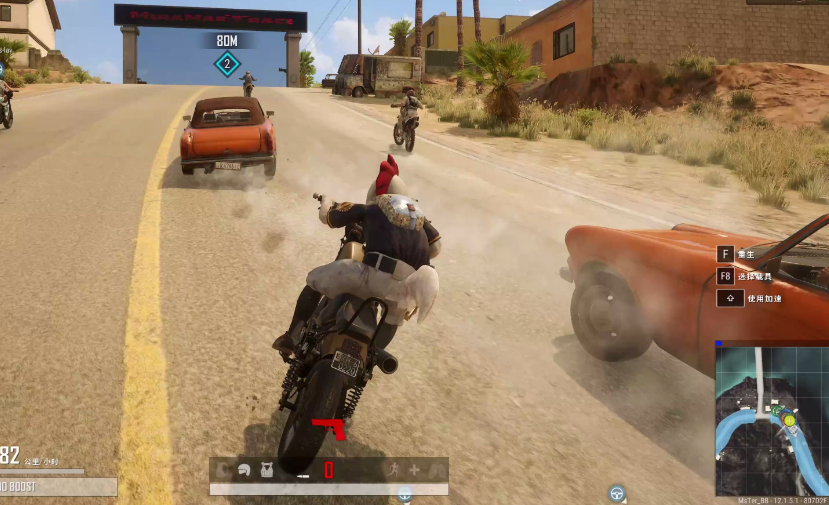The height and width of the screenshot is (505, 829).
Task: Click the running figure sprint icon
Action: point(391,469)
